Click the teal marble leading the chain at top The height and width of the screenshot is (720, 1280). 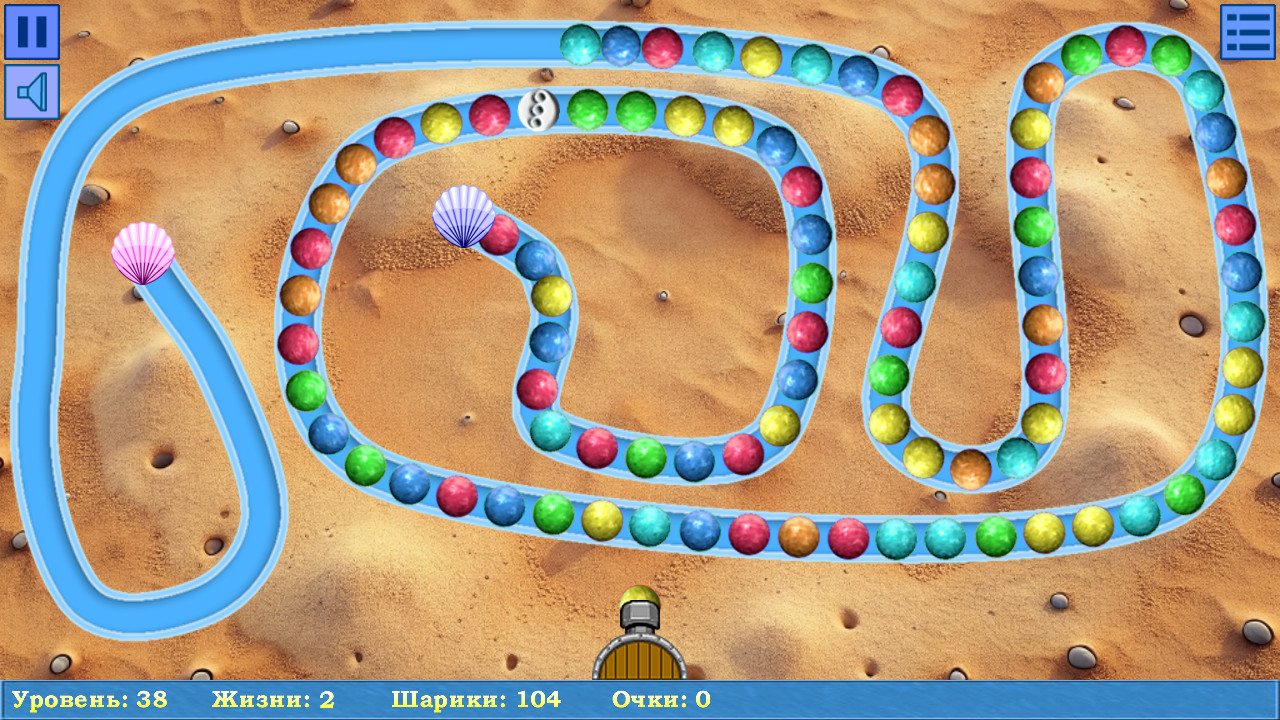click(581, 42)
